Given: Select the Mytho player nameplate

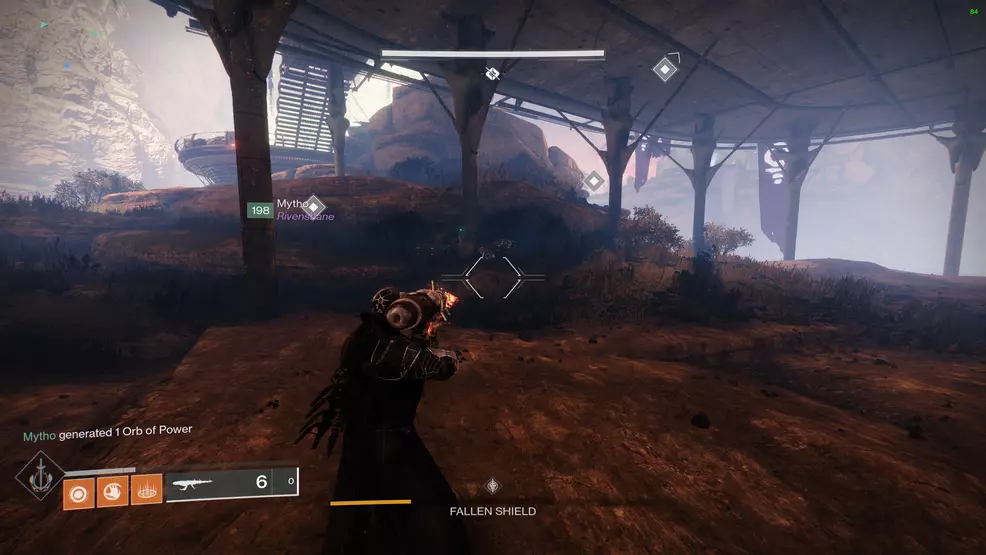Looking at the screenshot, I should 292,204.
